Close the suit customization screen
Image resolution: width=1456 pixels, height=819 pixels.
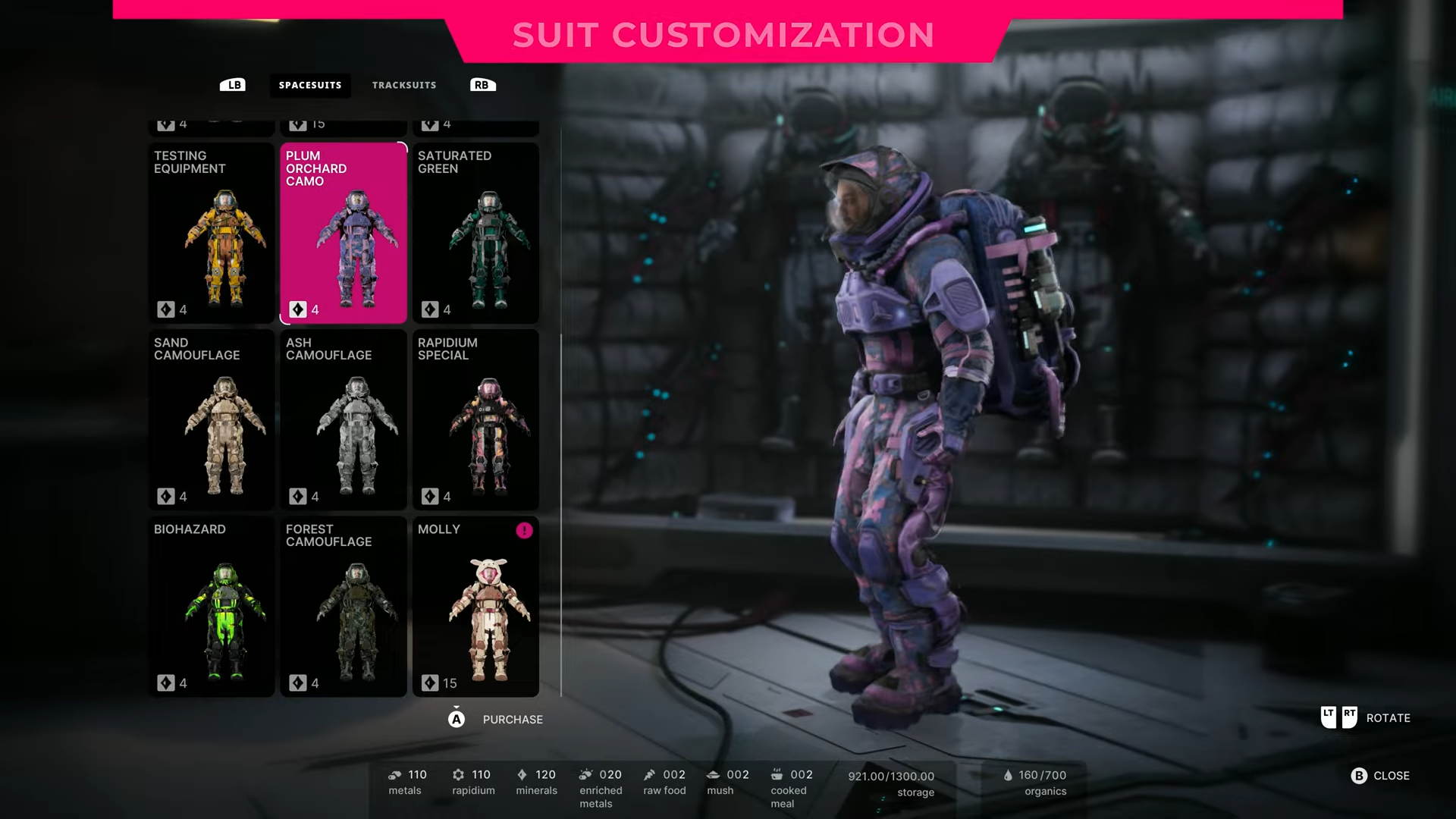point(1380,776)
